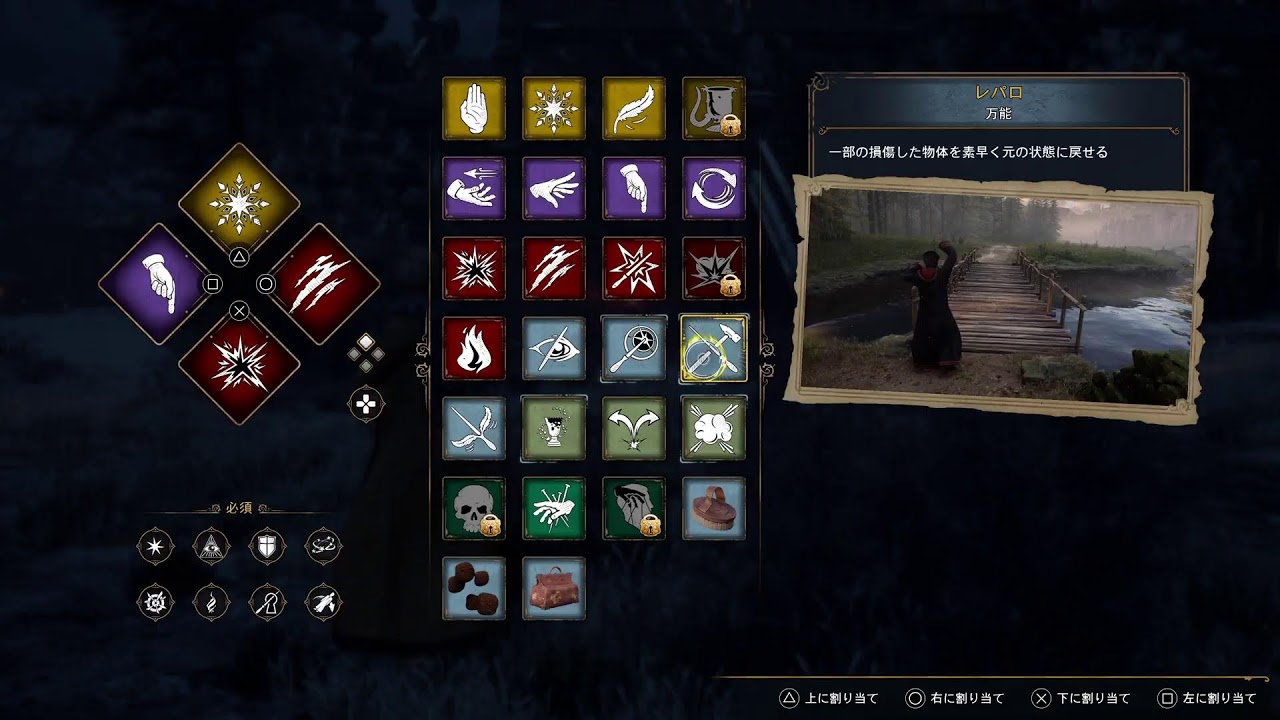Choose the feather Levioso spell tile
This screenshot has height=720, width=1280.
coord(634,108)
